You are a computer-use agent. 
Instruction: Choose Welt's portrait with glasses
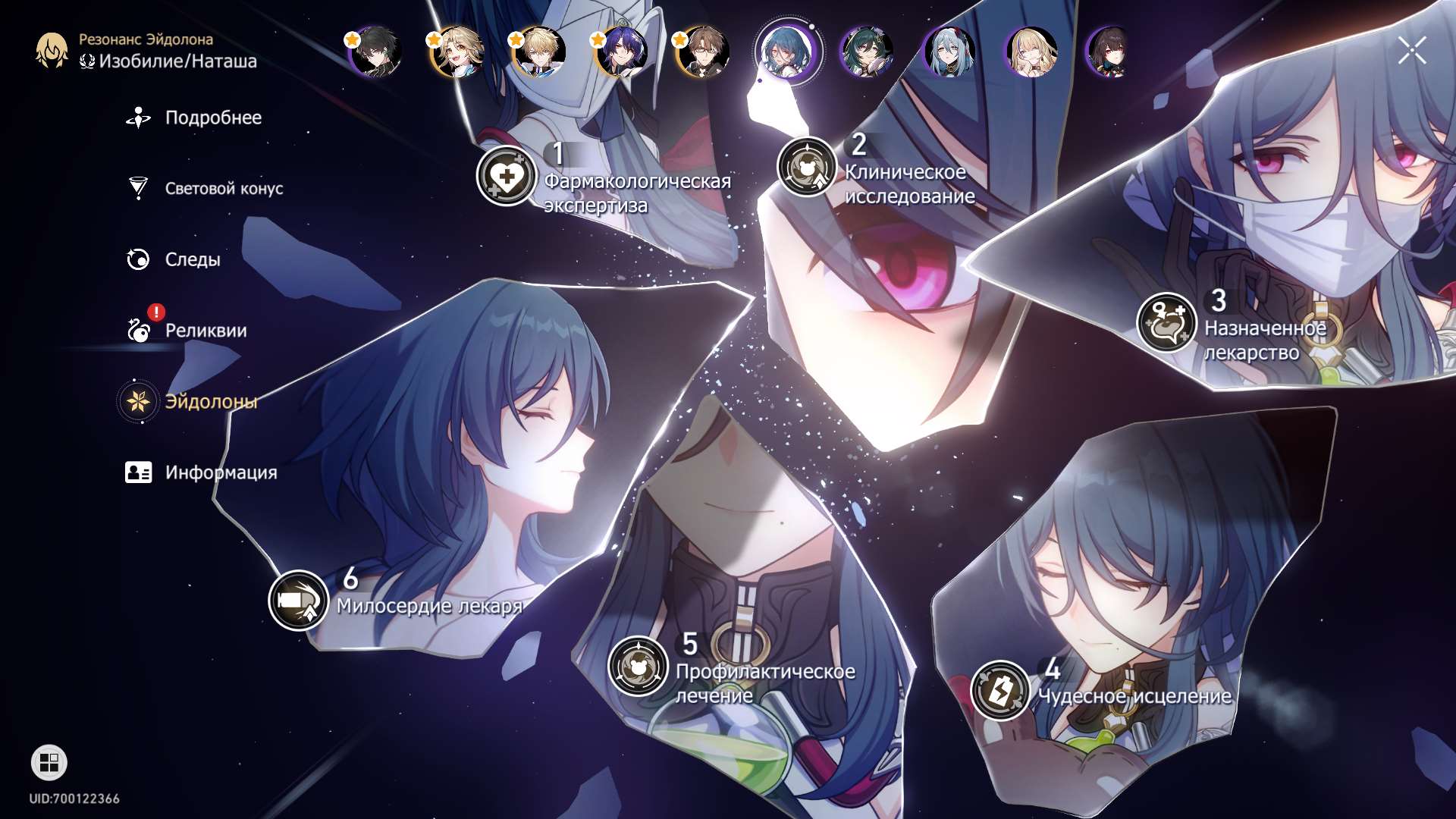[703, 52]
